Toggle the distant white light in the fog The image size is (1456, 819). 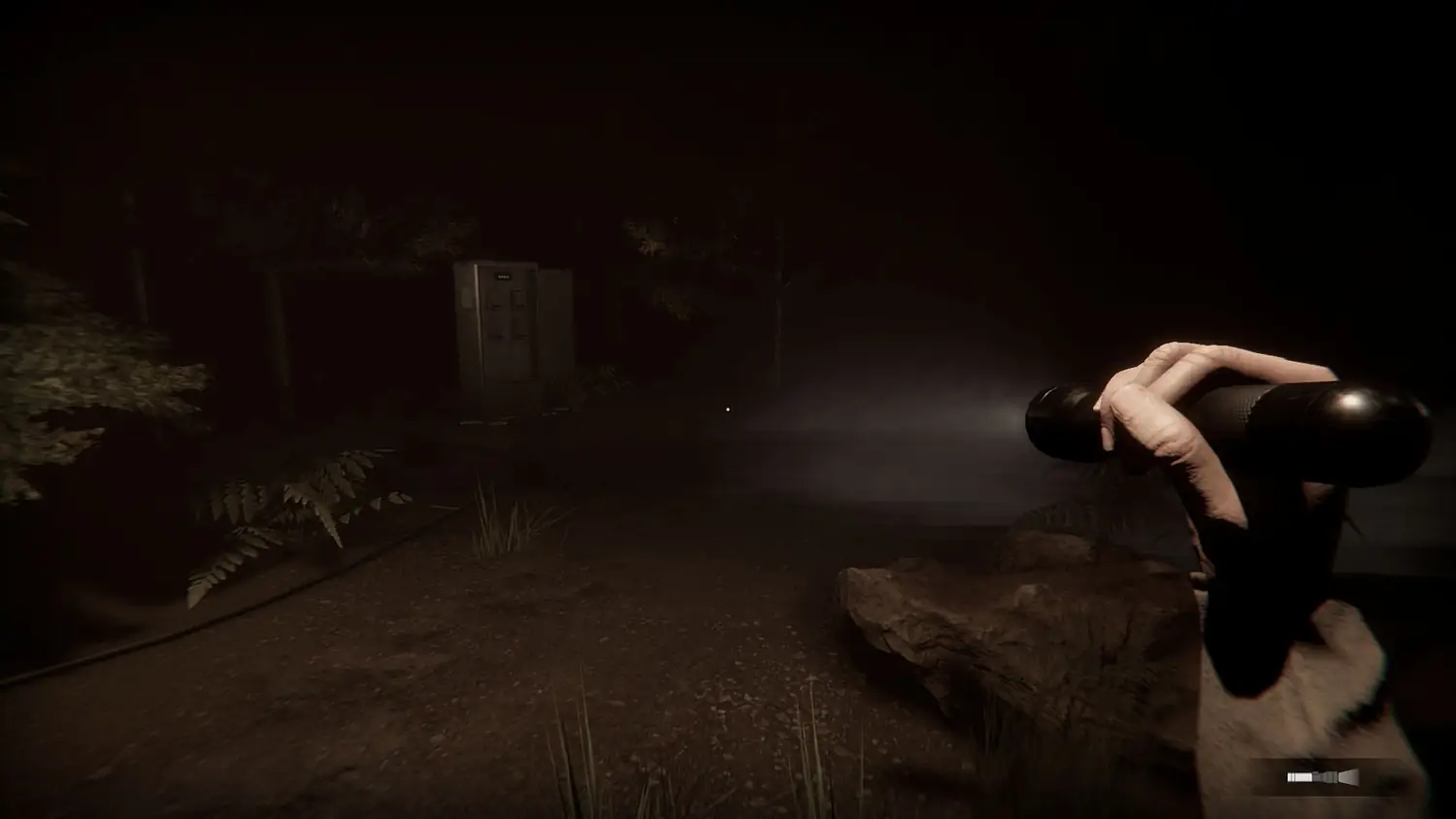click(727, 410)
